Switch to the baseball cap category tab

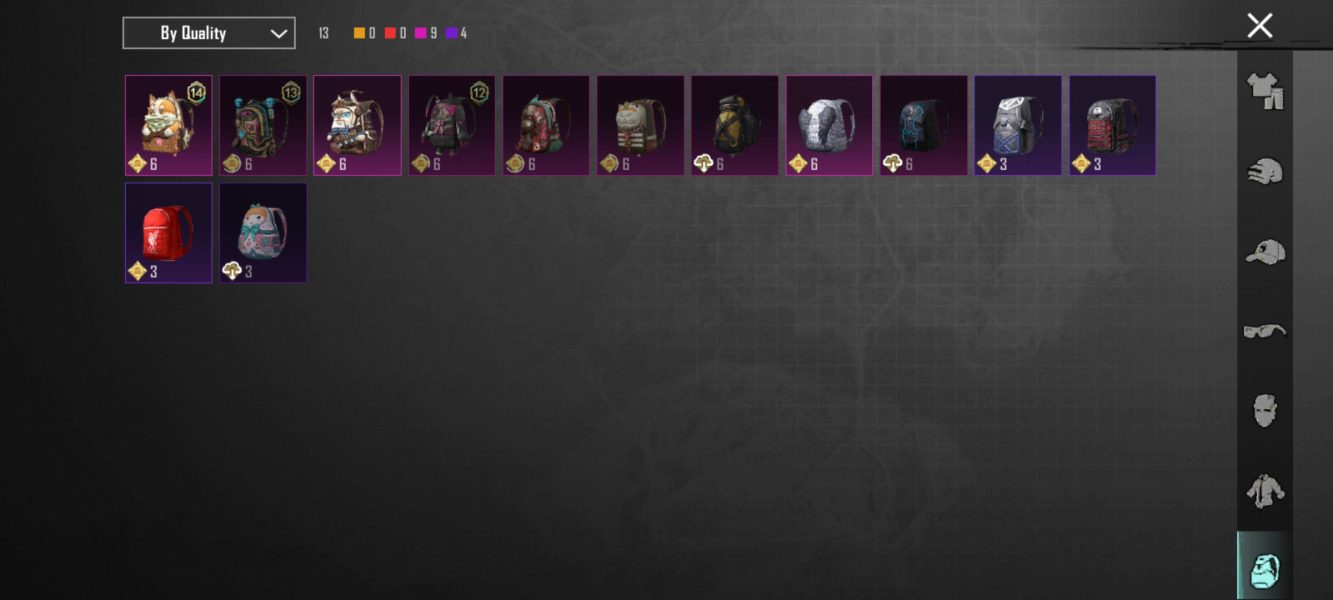[1264, 251]
